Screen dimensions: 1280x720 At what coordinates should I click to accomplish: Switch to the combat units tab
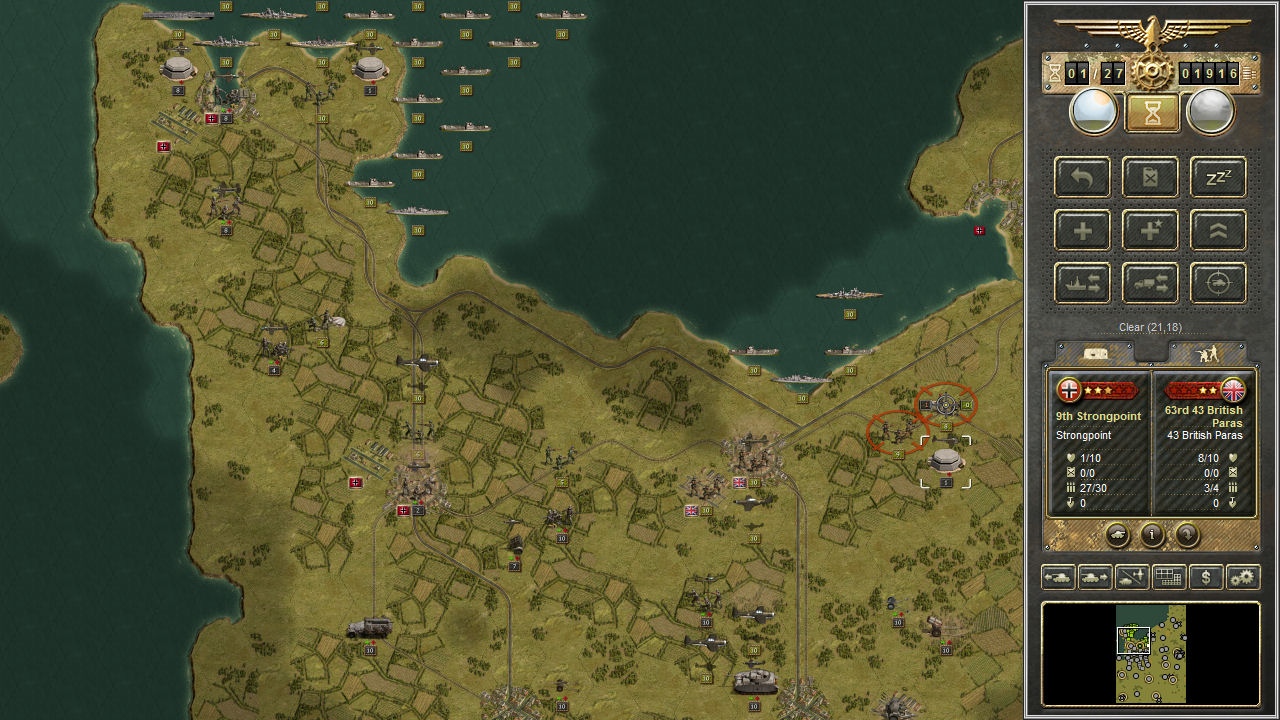coord(1211,354)
